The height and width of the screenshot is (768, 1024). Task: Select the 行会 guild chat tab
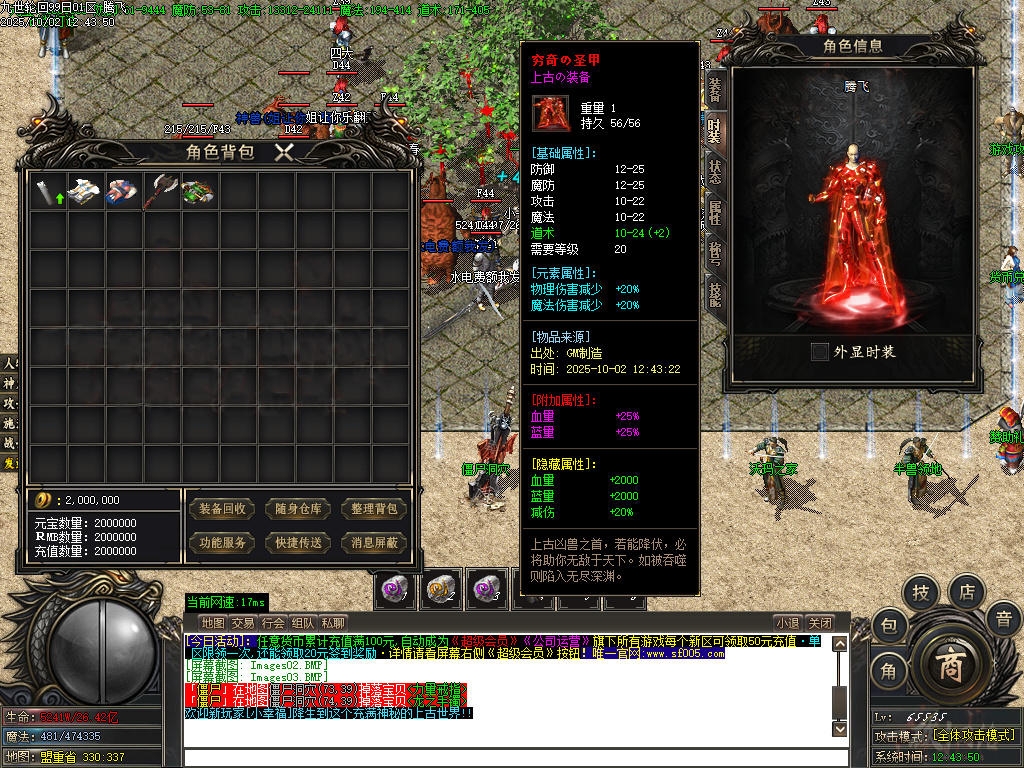coord(273,622)
